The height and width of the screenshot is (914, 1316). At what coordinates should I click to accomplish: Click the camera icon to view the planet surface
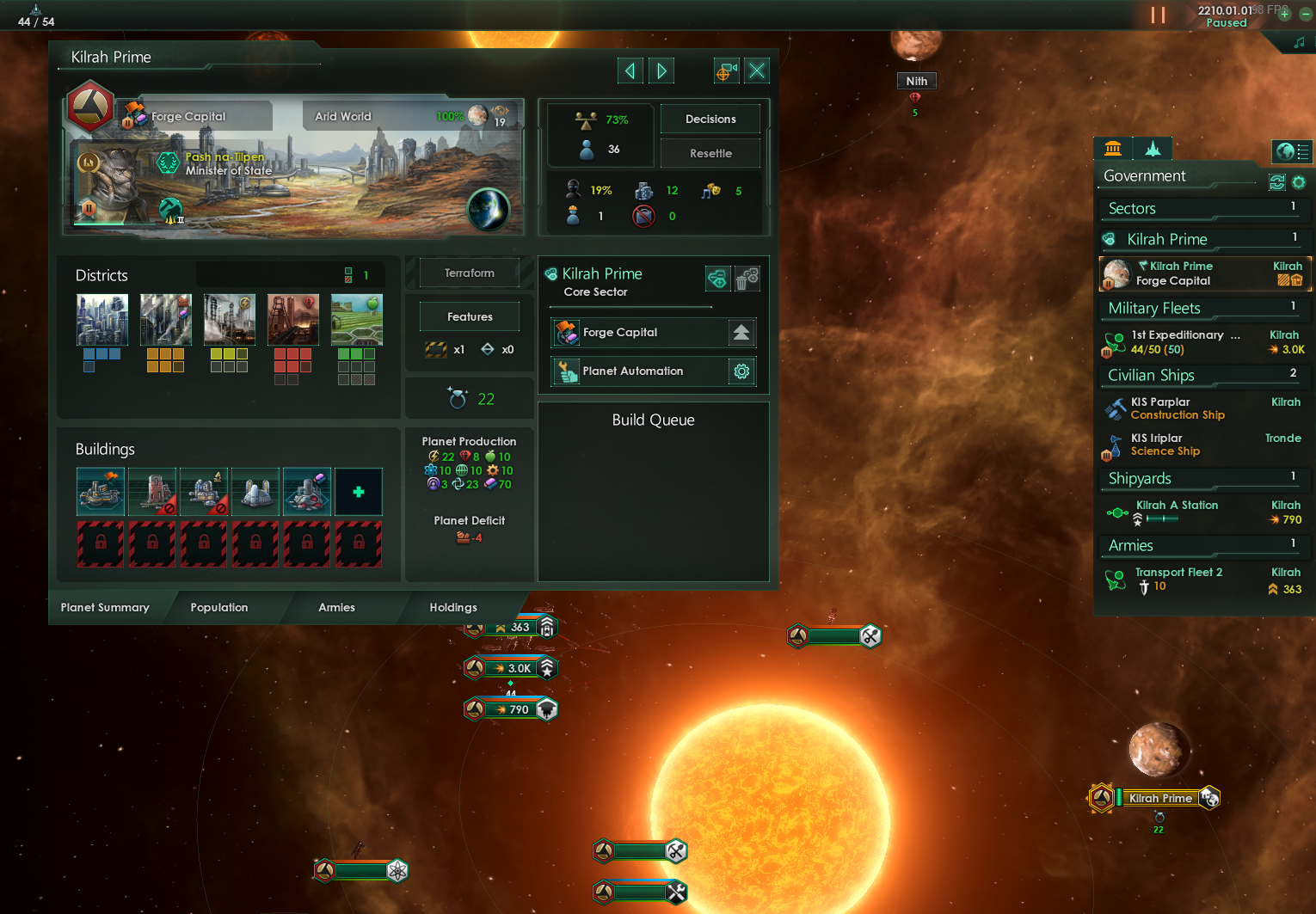(x=726, y=71)
